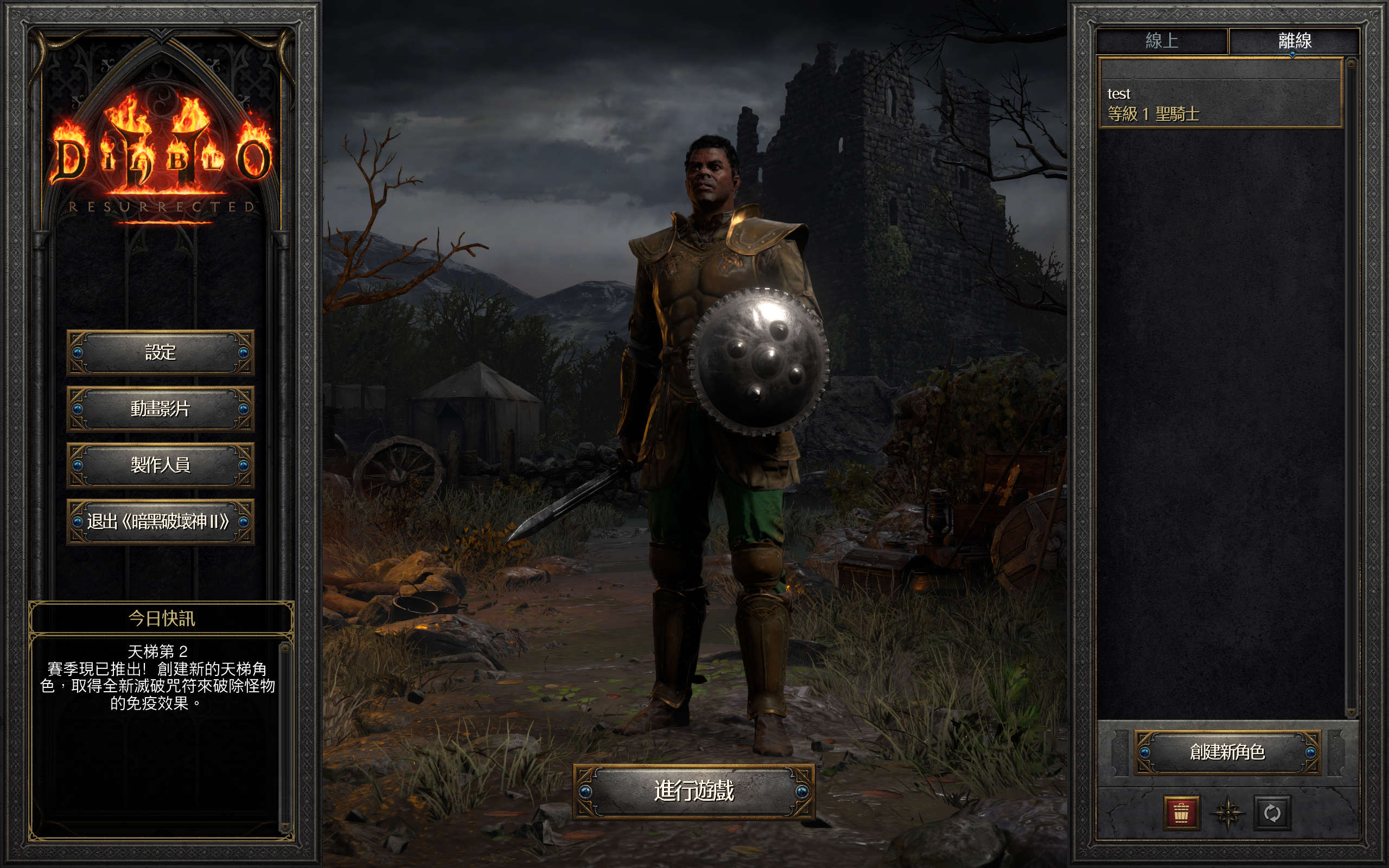Choose the 'test' level 1 聖騎士 character
This screenshot has height=868, width=1389.
1219,103
